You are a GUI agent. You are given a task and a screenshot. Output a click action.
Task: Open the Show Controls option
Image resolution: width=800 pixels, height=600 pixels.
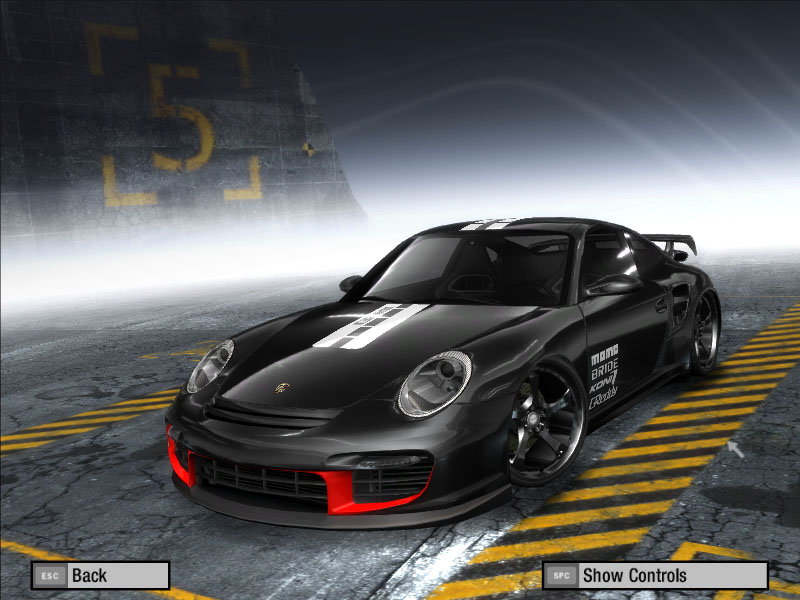655,575
